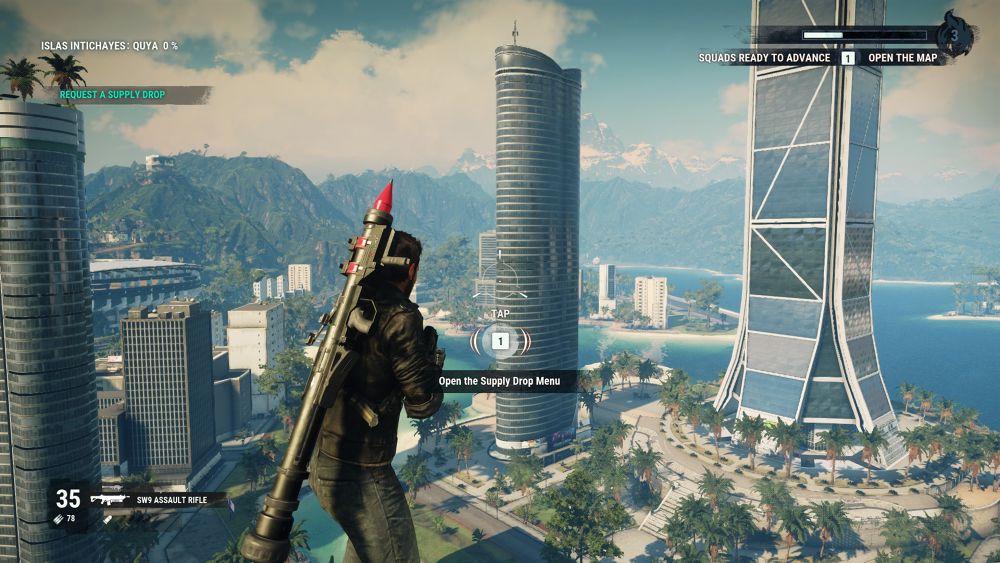Select the SW9 Assault Rifle weapon icon
This screenshot has width=1000, height=563.
coord(109,498)
